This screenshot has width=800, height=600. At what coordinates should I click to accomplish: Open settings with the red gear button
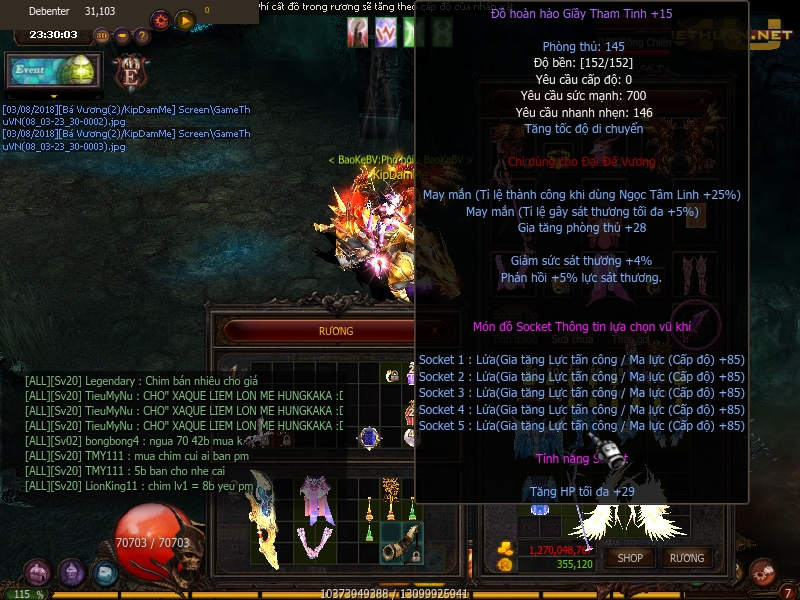click(160, 20)
